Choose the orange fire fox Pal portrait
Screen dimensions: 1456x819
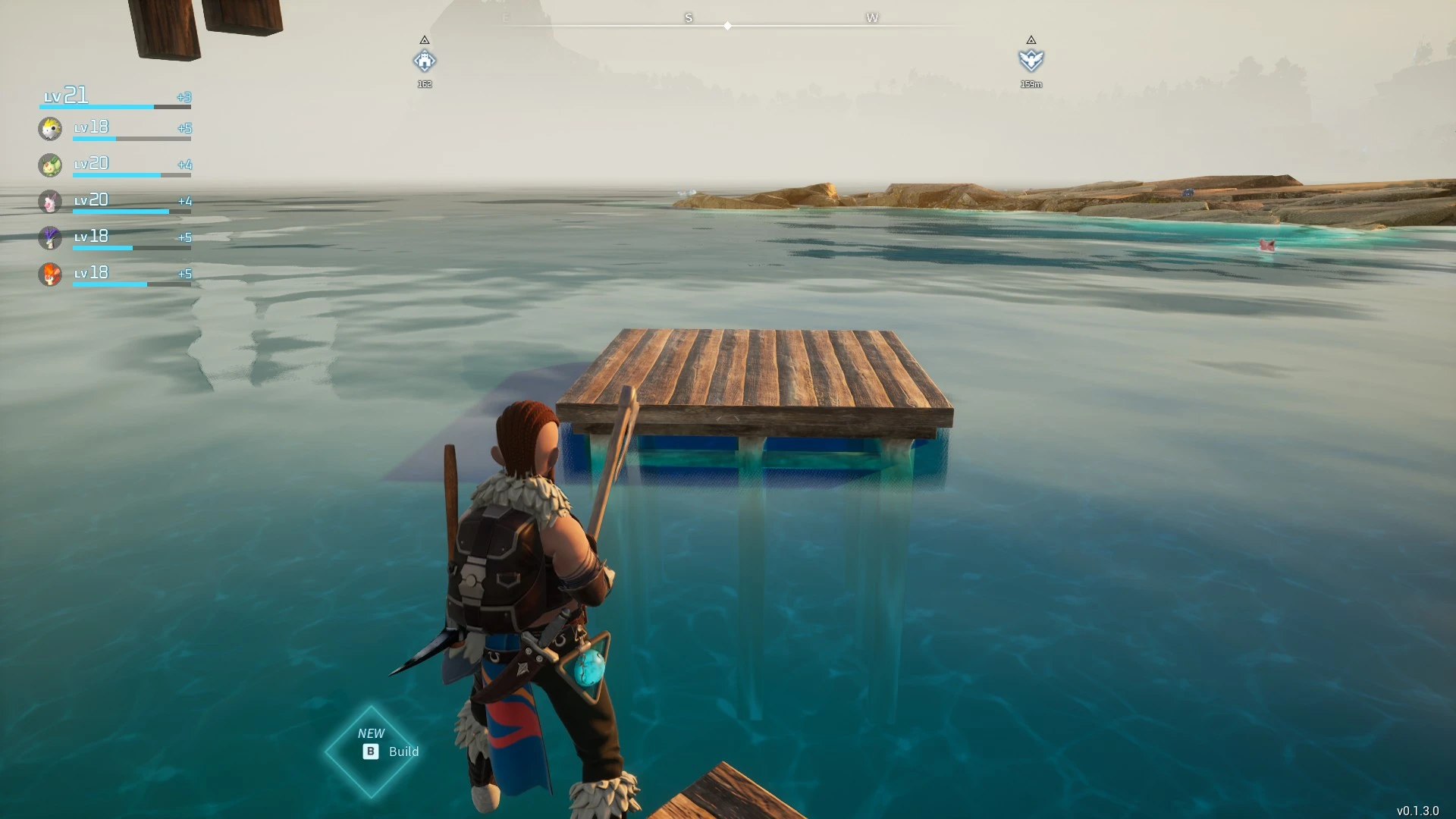pyautogui.click(x=50, y=274)
